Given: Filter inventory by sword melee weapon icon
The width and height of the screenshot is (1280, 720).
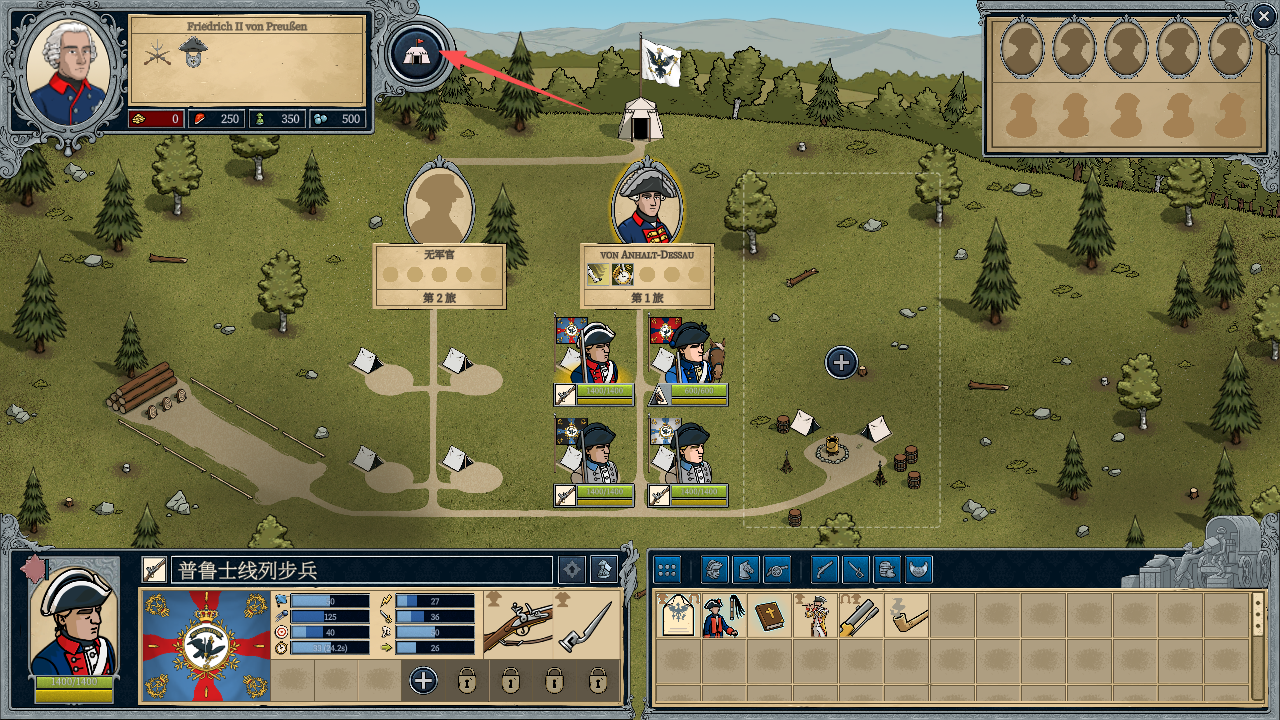Looking at the screenshot, I should coord(856,570).
